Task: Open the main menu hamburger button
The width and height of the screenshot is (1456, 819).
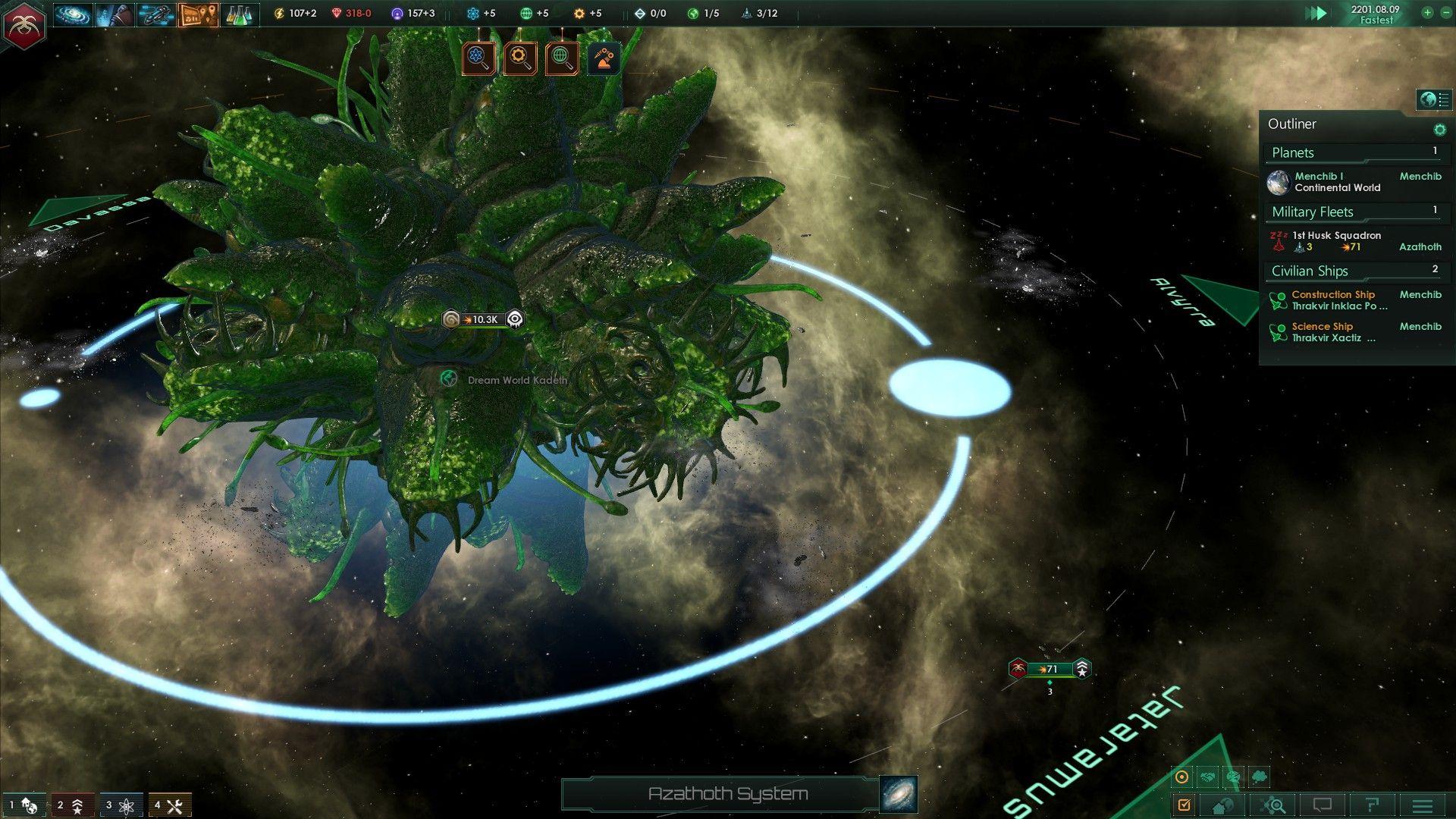Action: 1423,805
